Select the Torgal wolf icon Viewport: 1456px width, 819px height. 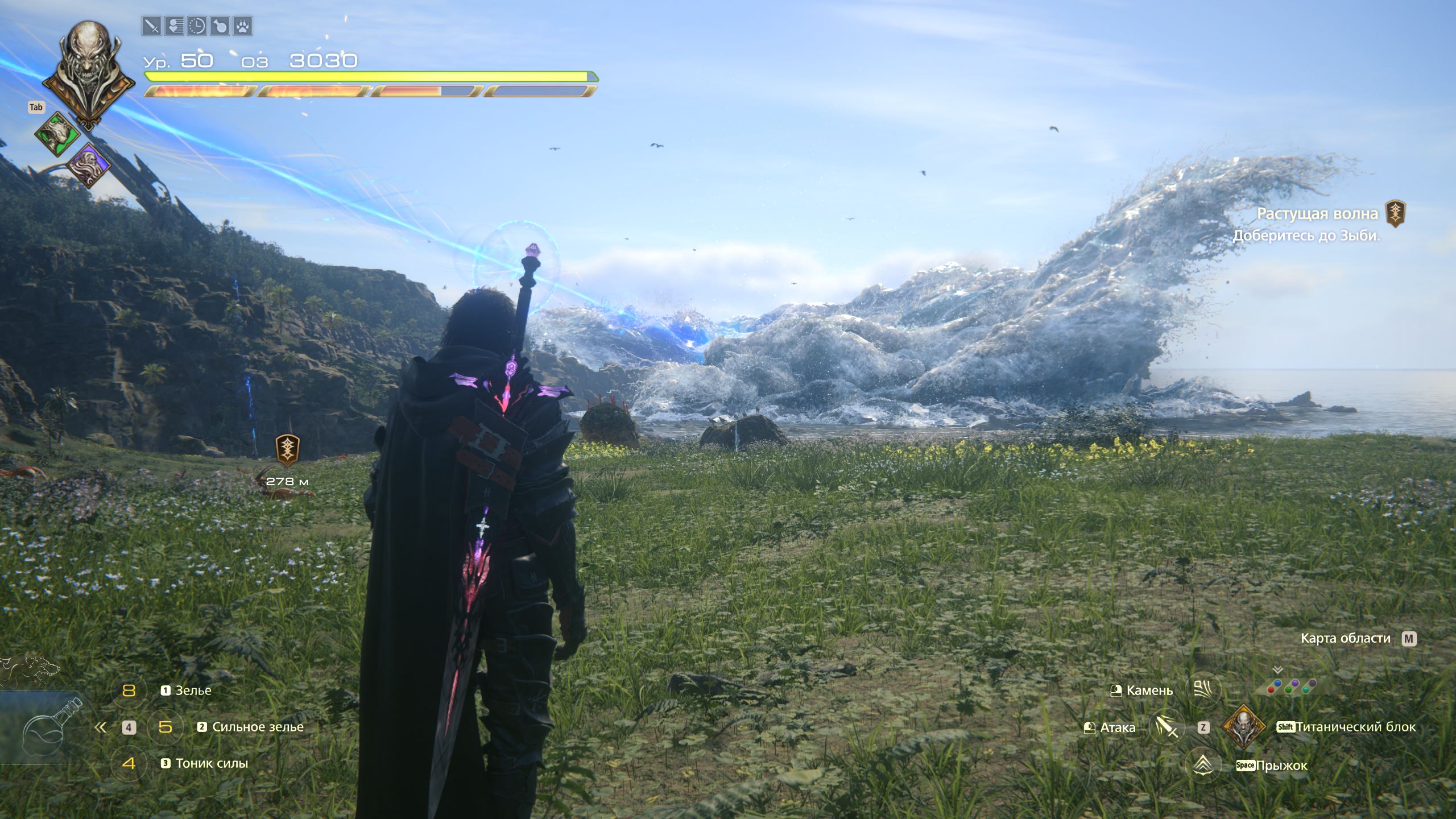[x=31, y=671]
